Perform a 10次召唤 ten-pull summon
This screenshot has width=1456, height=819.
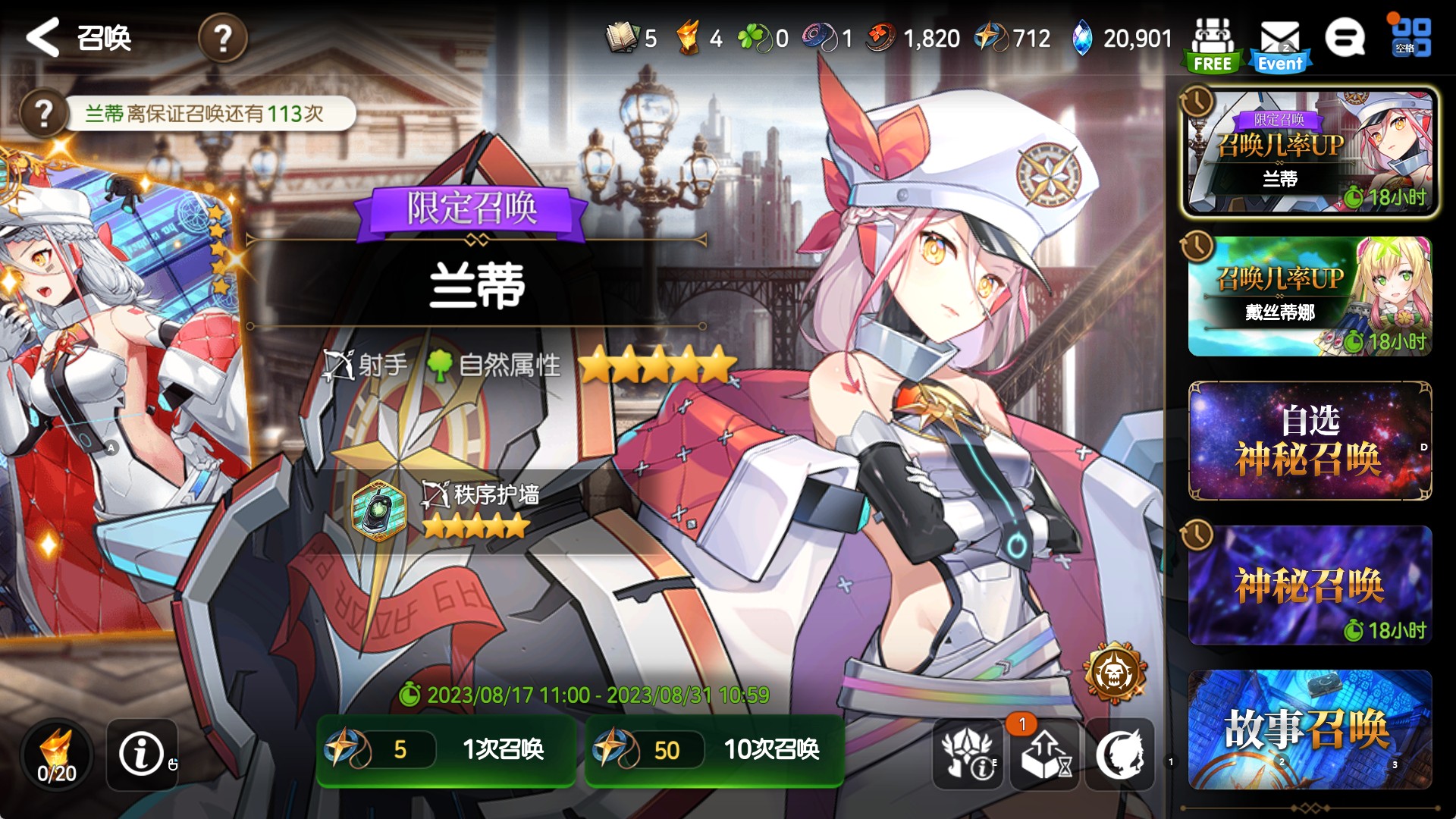click(x=714, y=750)
